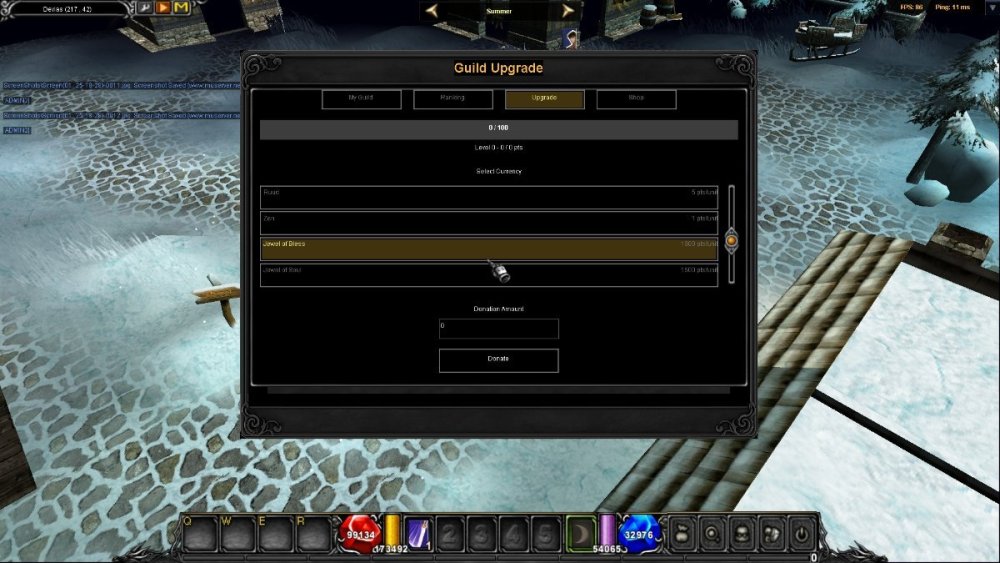Click the Donation Amount input field
This screenshot has width=1000, height=563.
point(498,328)
